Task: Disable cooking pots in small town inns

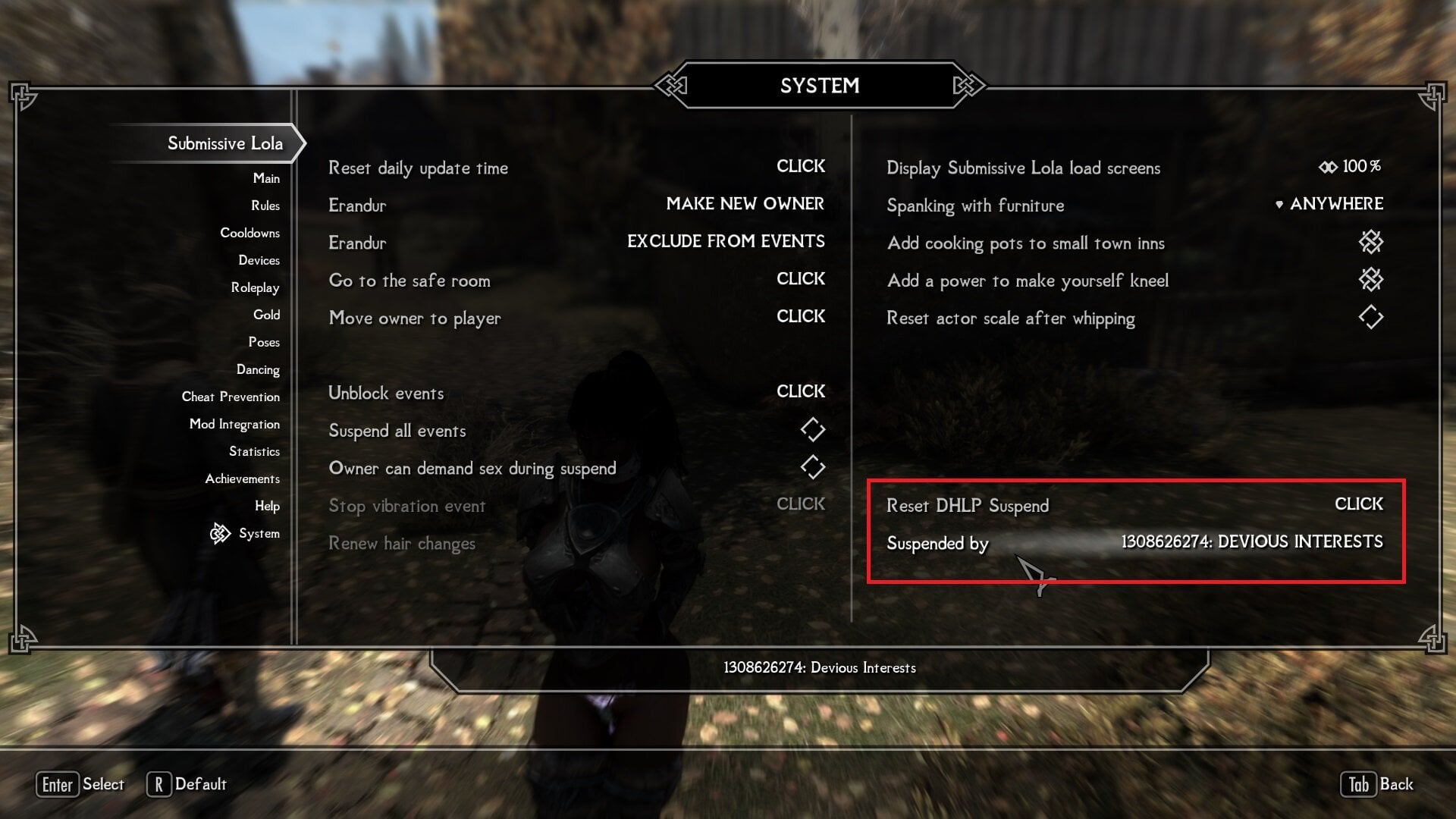Action: [1370, 243]
